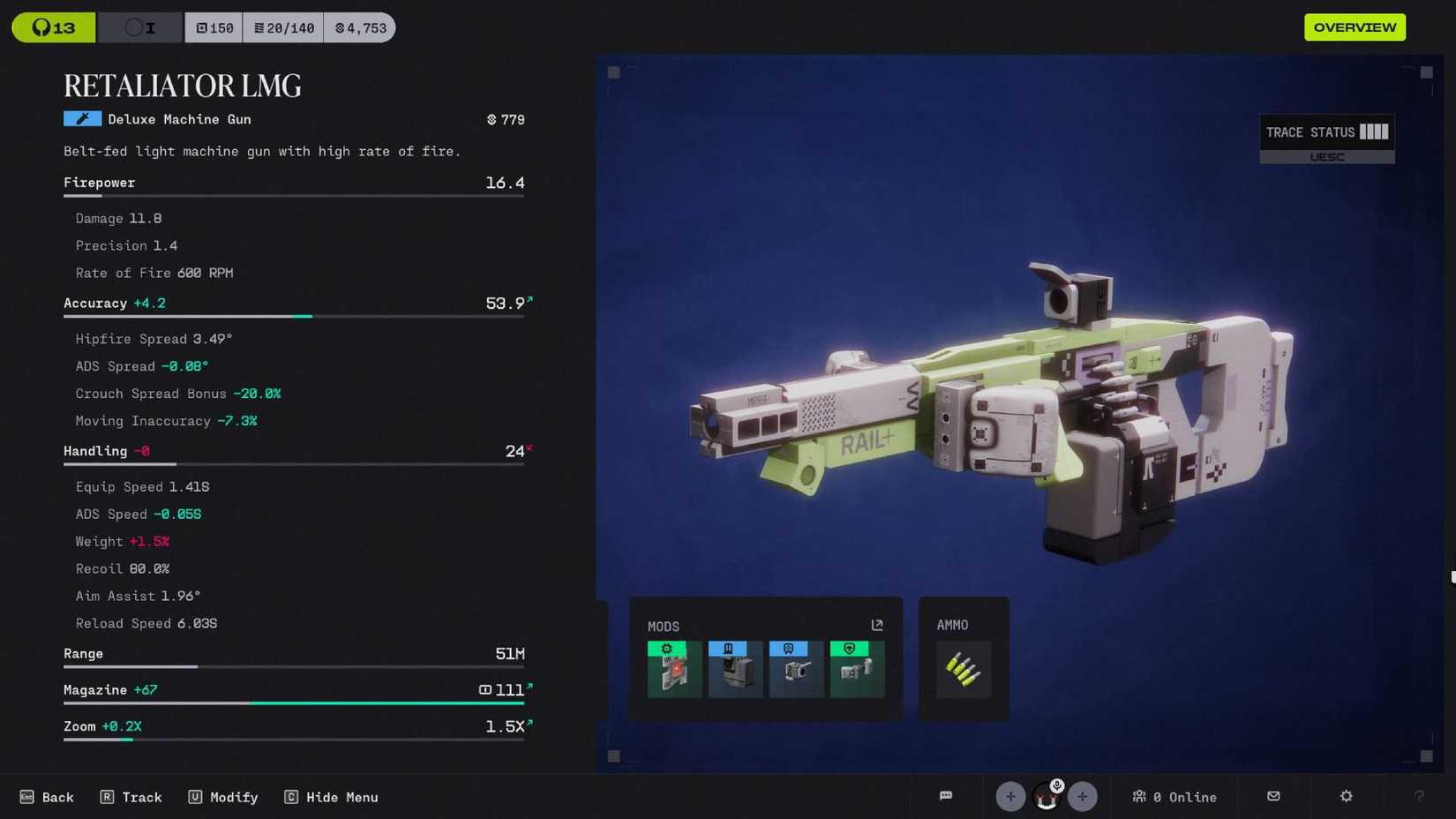Expand the MODS panel via its external-link arrow
Screen dimensions: 1456x819
pos(877,625)
